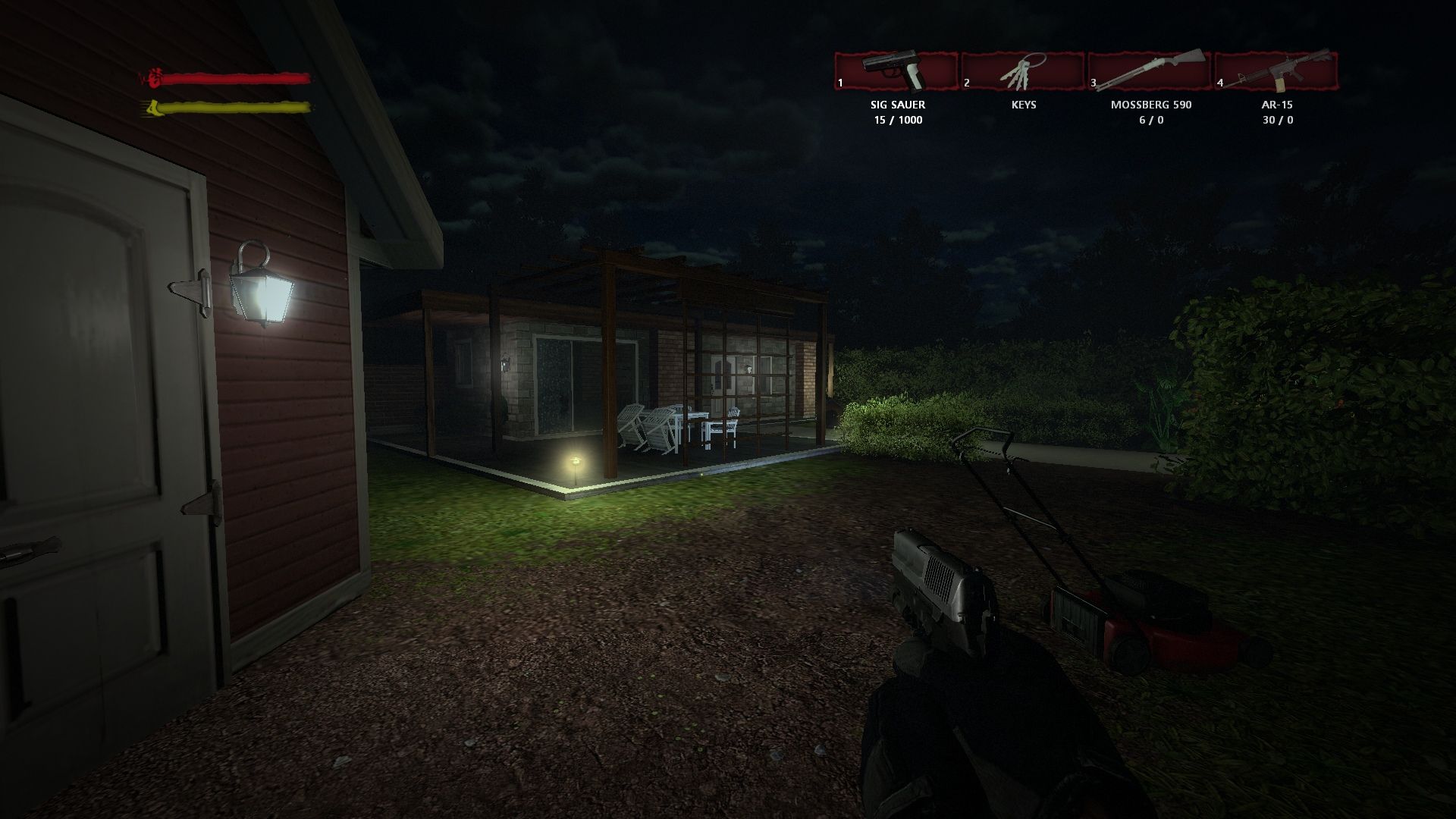The image size is (1456, 819).
Task: Choose the Keys inventory slot
Action: 1024,71
